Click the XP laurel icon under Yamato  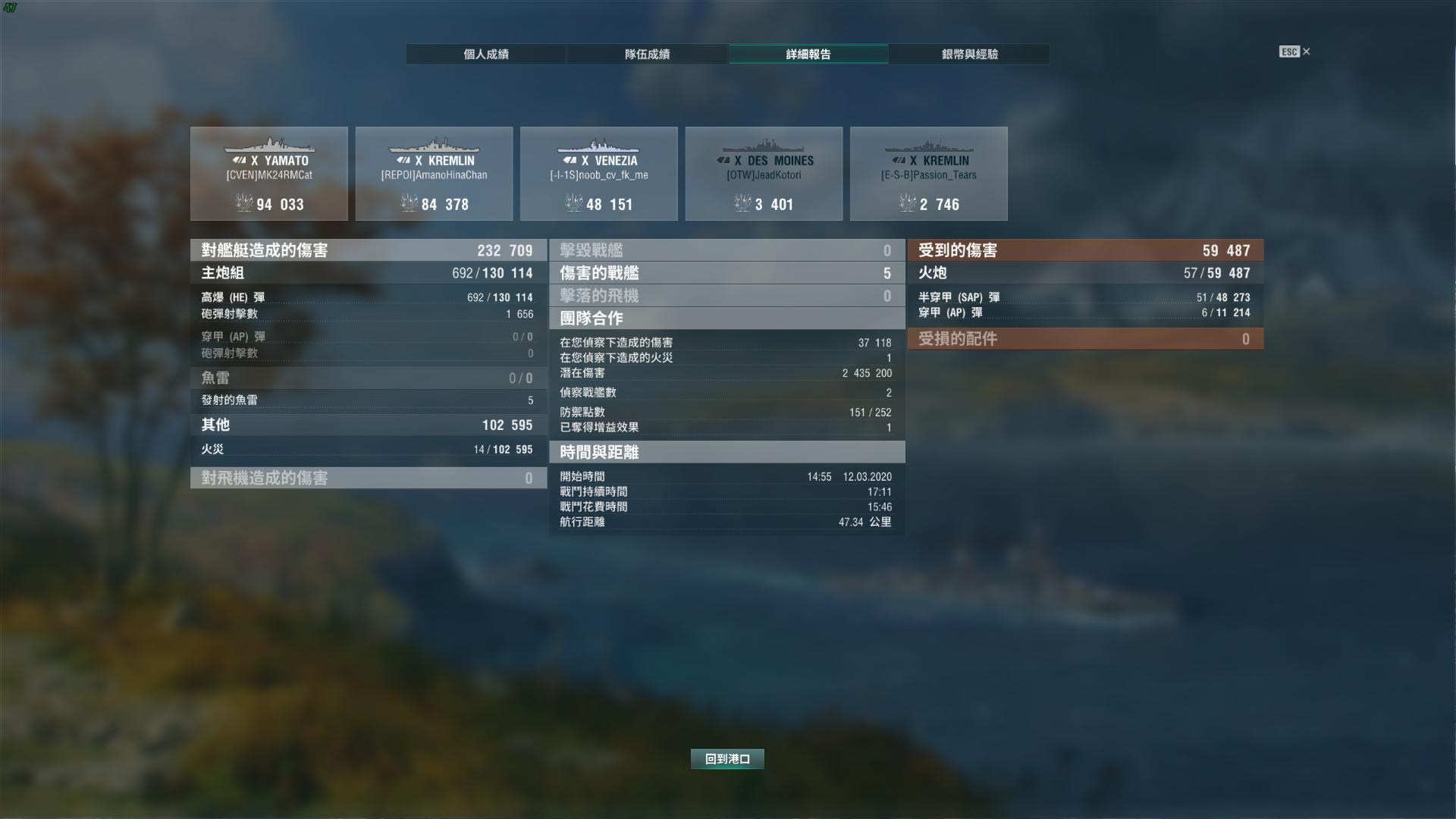244,203
